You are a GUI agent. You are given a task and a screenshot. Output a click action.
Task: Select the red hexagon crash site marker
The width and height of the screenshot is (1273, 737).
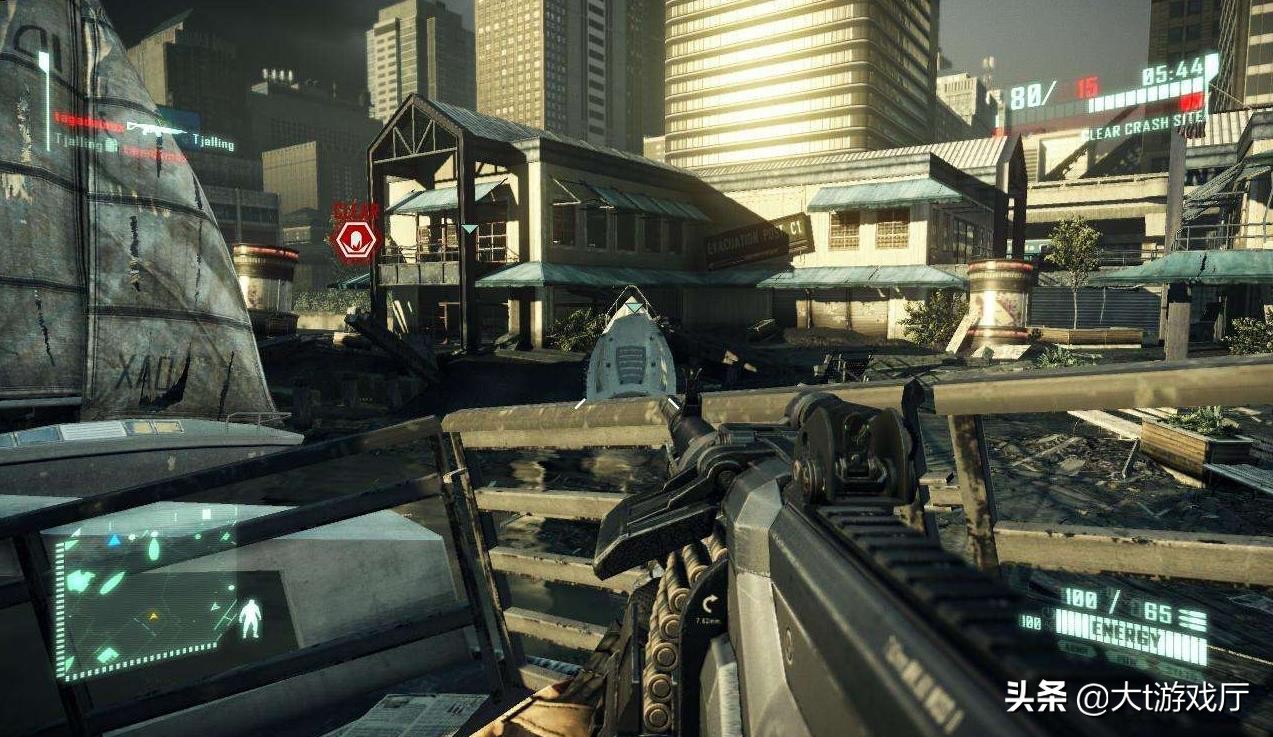click(354, 241)
